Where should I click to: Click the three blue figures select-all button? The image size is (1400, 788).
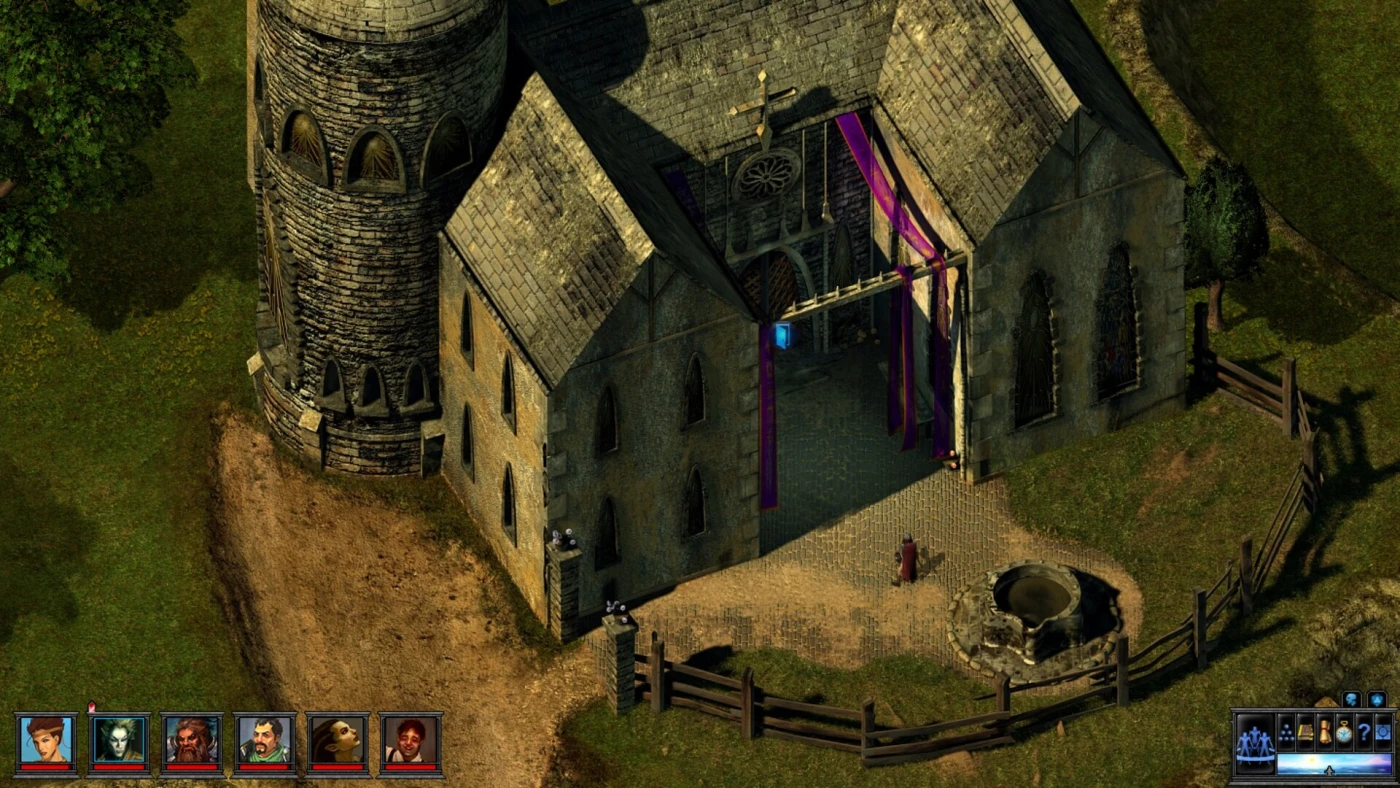pyautogui.click(x=1255, y=744)
